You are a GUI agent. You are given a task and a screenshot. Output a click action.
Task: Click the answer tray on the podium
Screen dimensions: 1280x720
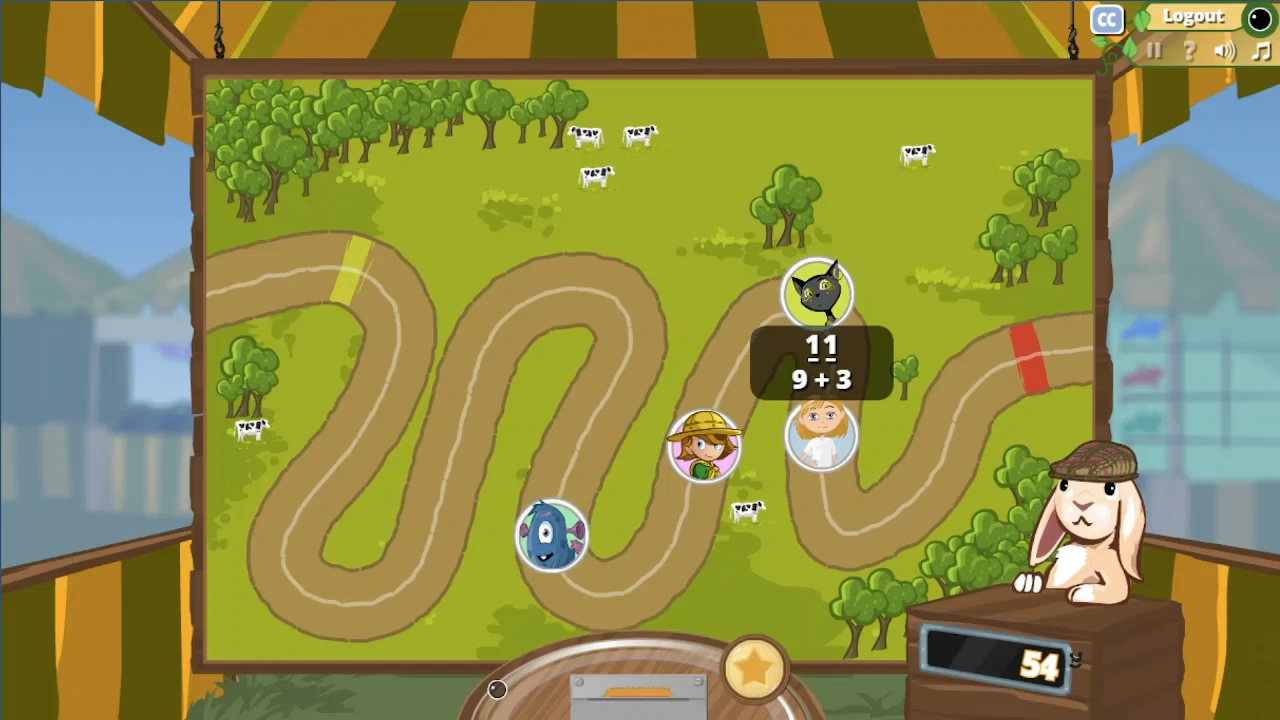coord(638,692)
